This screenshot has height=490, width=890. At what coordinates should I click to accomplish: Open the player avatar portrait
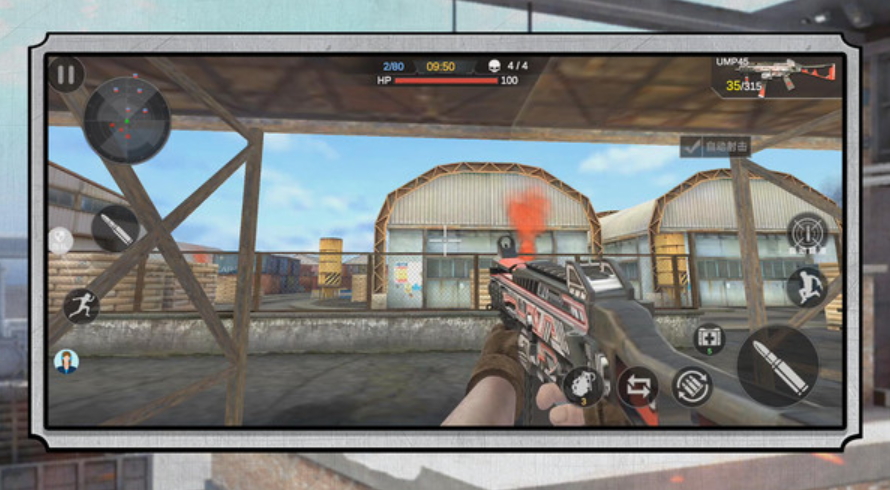[x=66, y=361]
